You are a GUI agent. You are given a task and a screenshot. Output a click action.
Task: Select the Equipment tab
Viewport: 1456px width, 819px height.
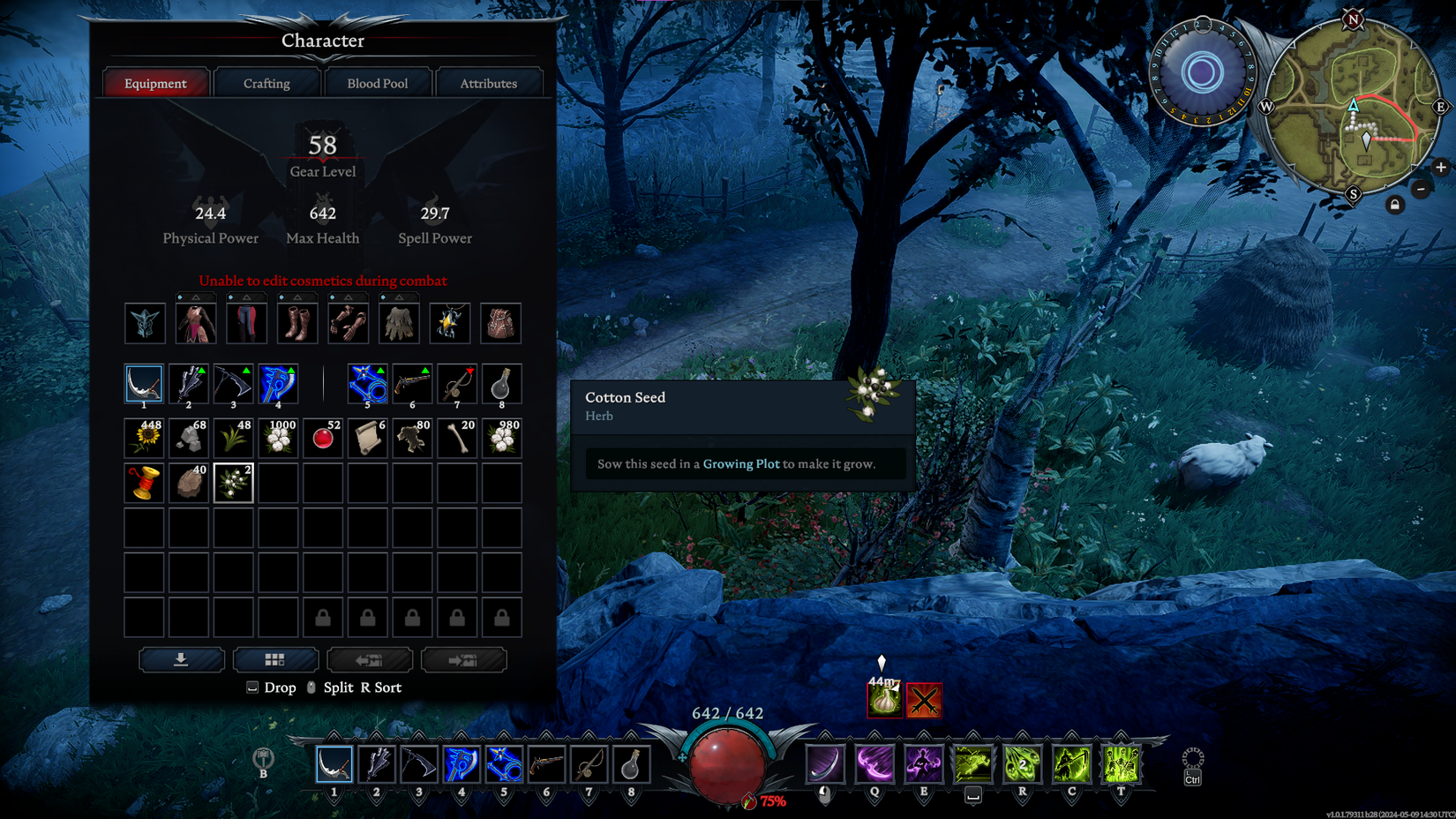[x=155, y=84]
